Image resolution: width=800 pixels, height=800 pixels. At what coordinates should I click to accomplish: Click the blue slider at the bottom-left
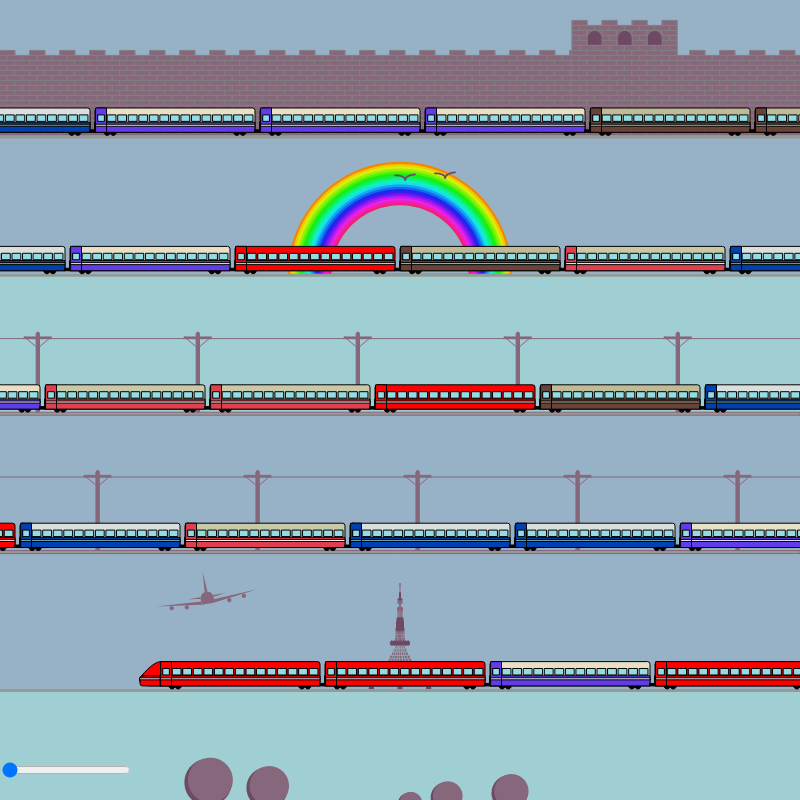pyautogui.click(x=11, y=770)
